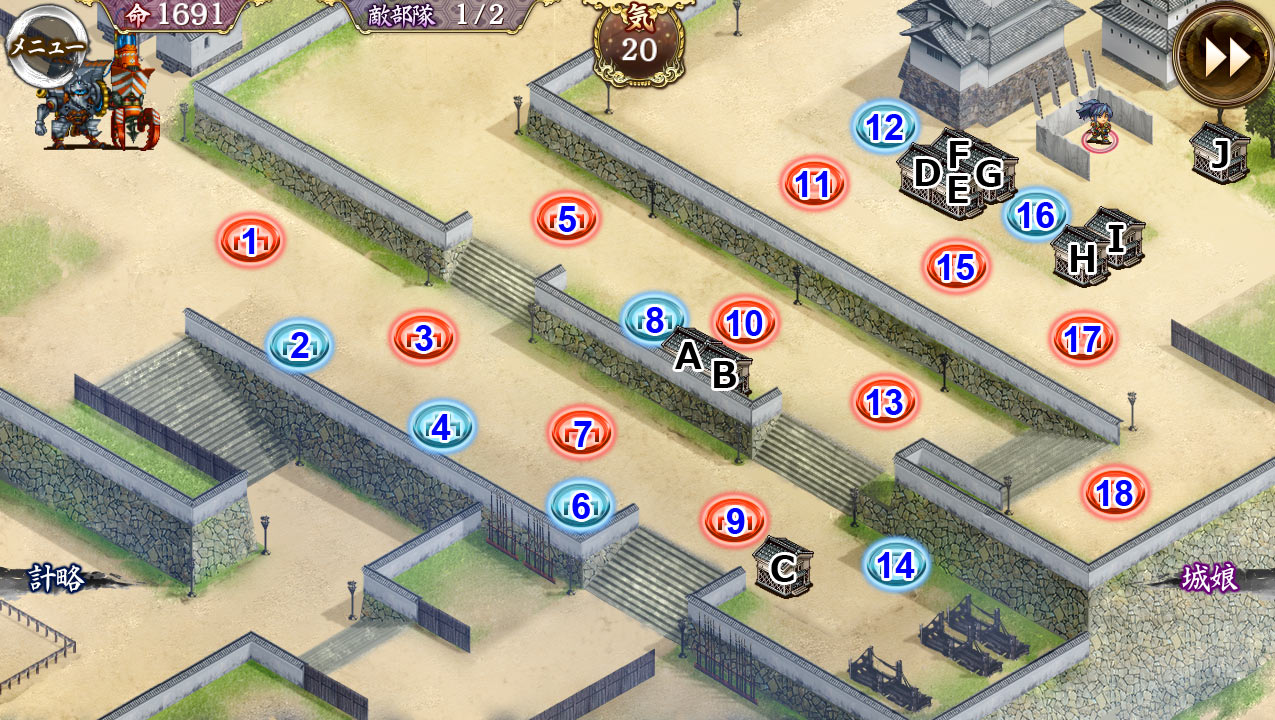Image resolution: width=1275 pixels, height=720 pixels.
Task: Choose blue deployment tile number 16
Action: (1036, 215)
